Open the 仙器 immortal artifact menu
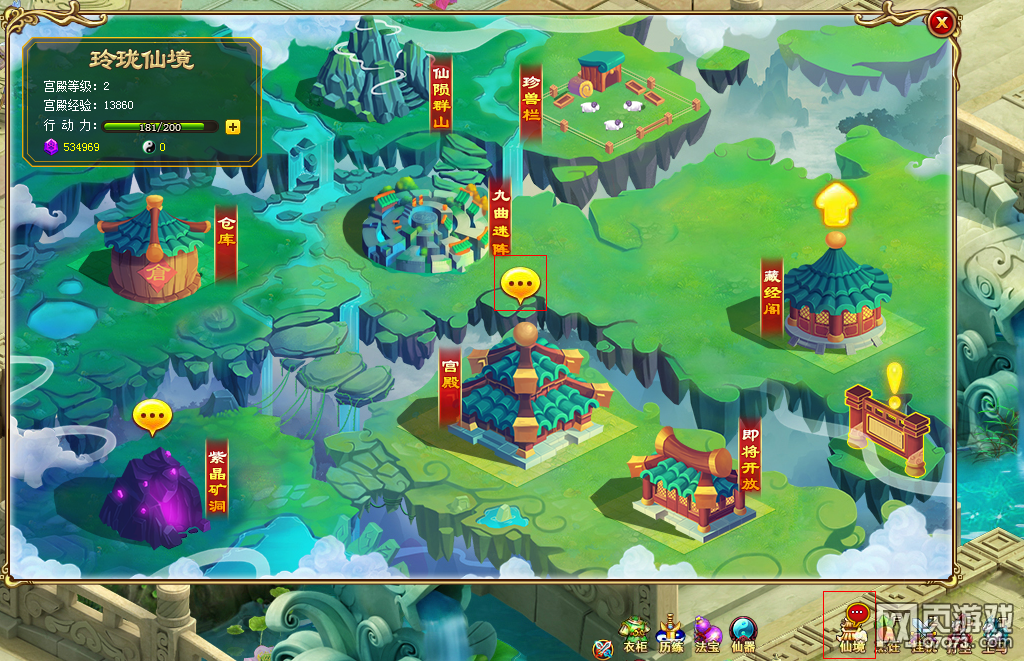The height and width of the screenshot is (661, 1024). click(x=743, y=633)
